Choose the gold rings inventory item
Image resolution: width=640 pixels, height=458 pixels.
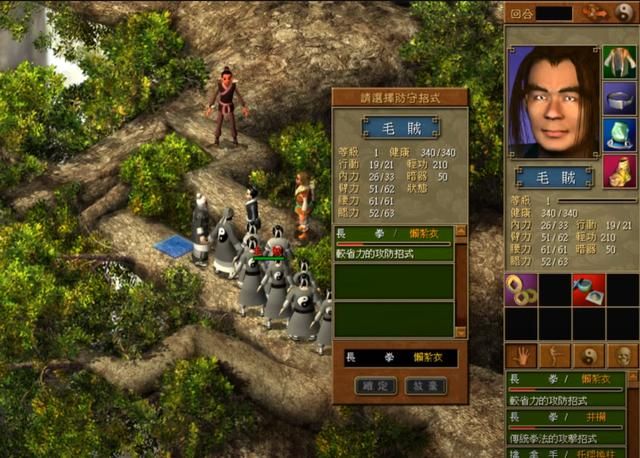[521, 290]
